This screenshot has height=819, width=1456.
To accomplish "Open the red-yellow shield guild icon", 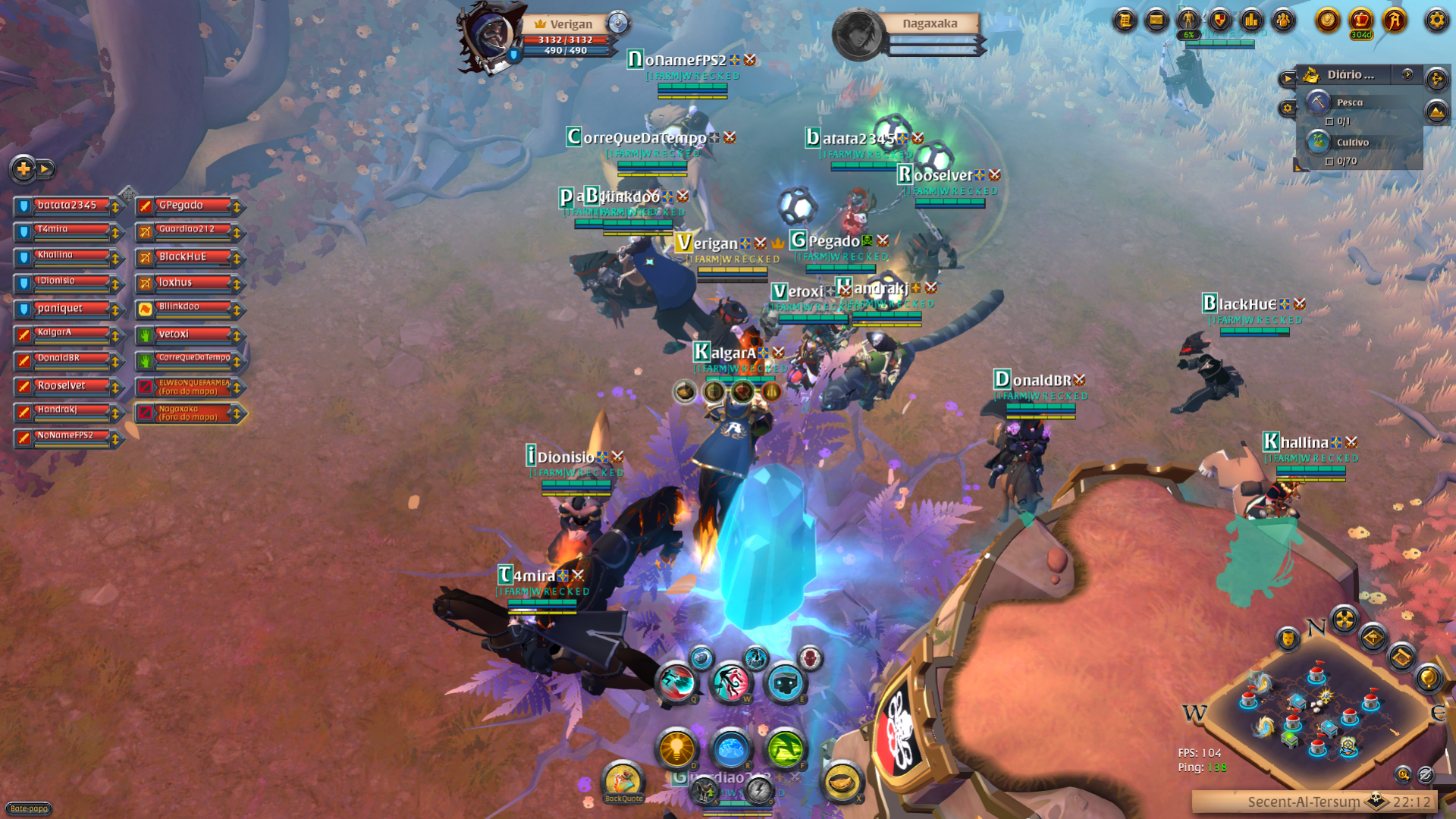I will coord(1219,20).
